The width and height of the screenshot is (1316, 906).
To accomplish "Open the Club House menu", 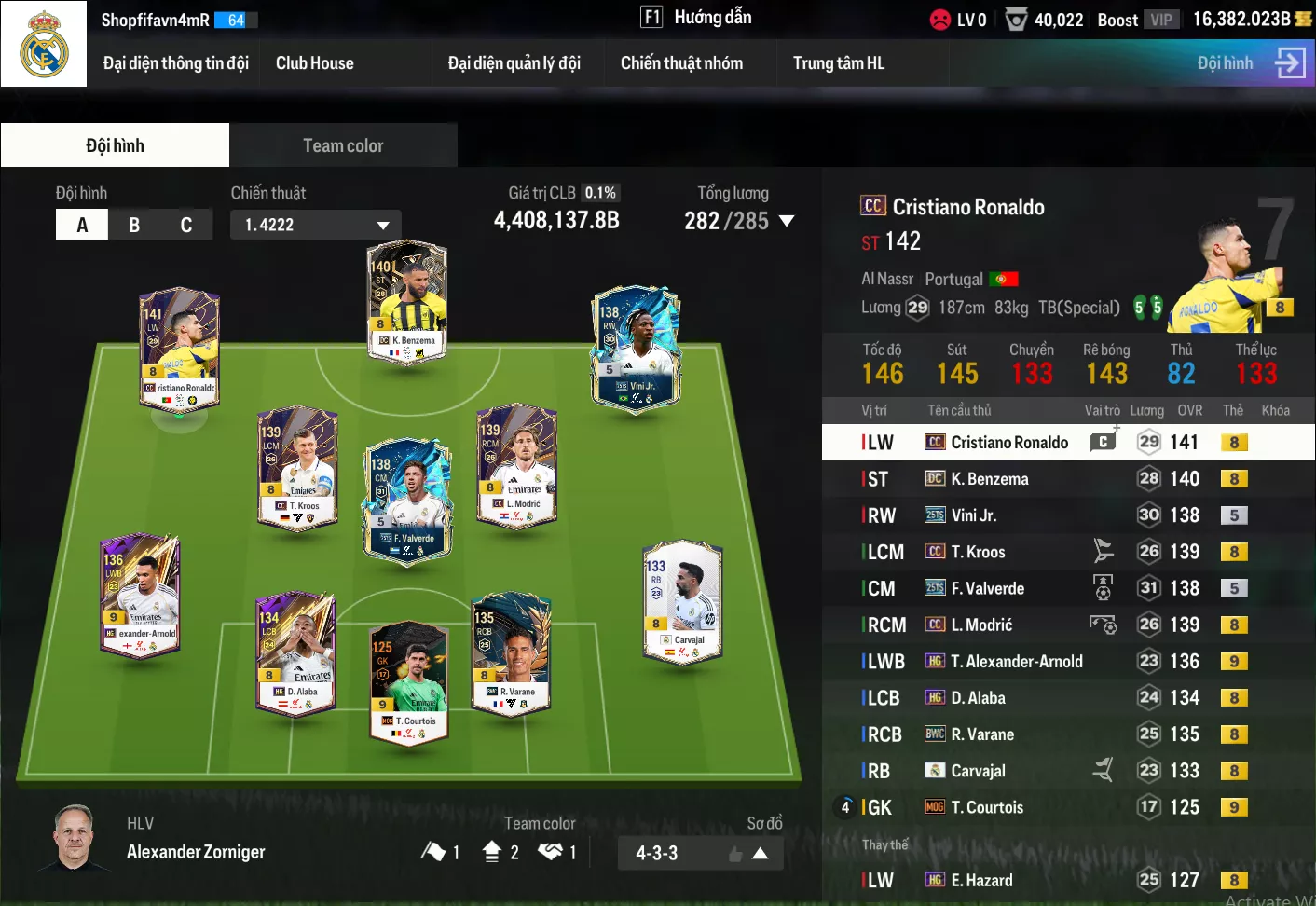I will pyautogui.click(x=314, y=63).
